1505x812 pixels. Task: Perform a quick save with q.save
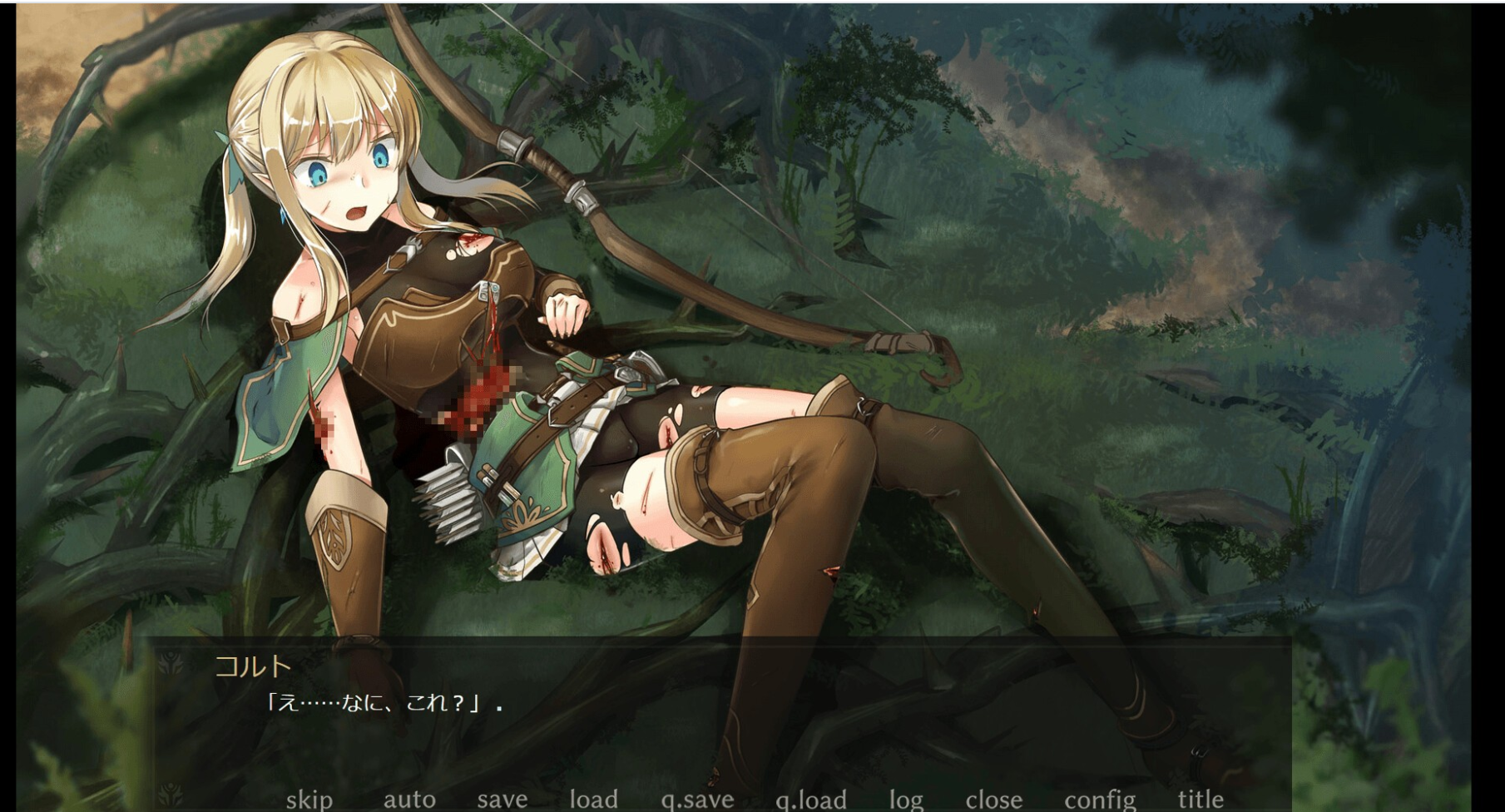[697, 799]
